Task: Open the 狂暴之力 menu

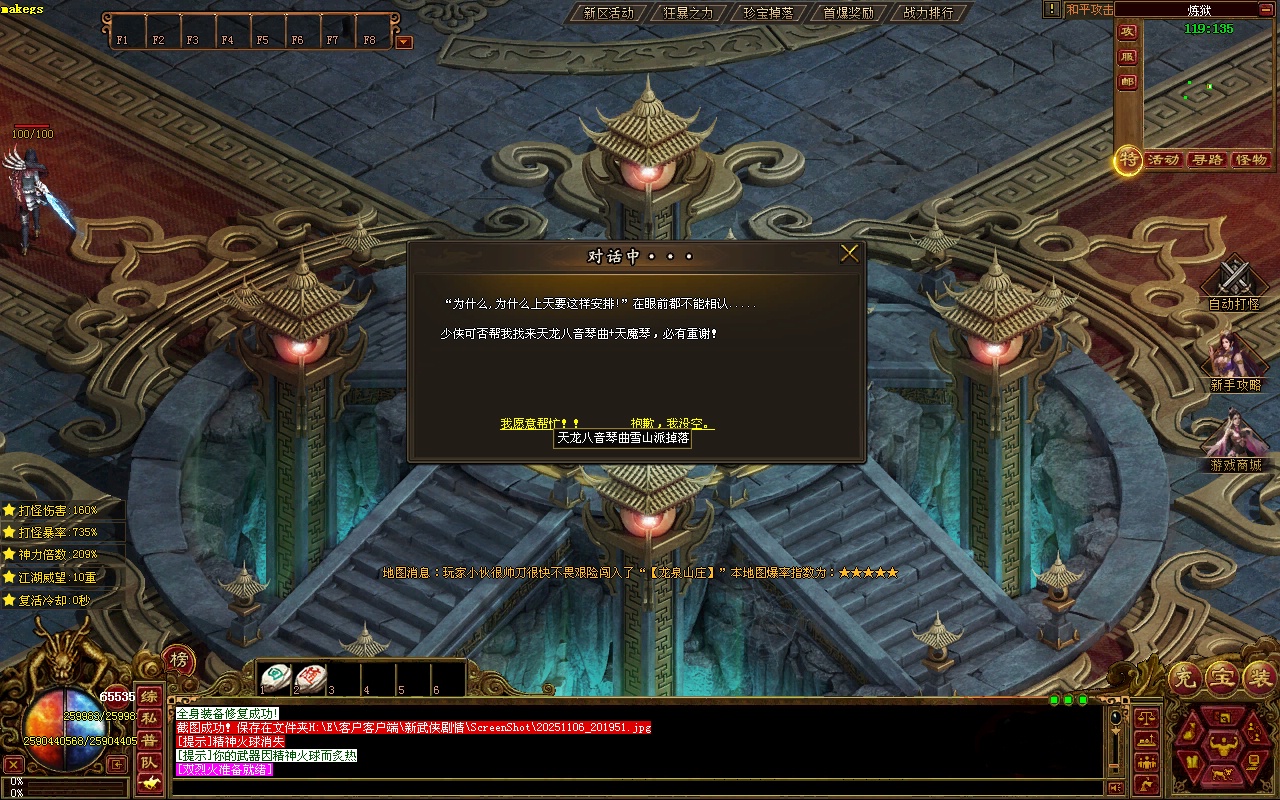Action: point(688,13)
